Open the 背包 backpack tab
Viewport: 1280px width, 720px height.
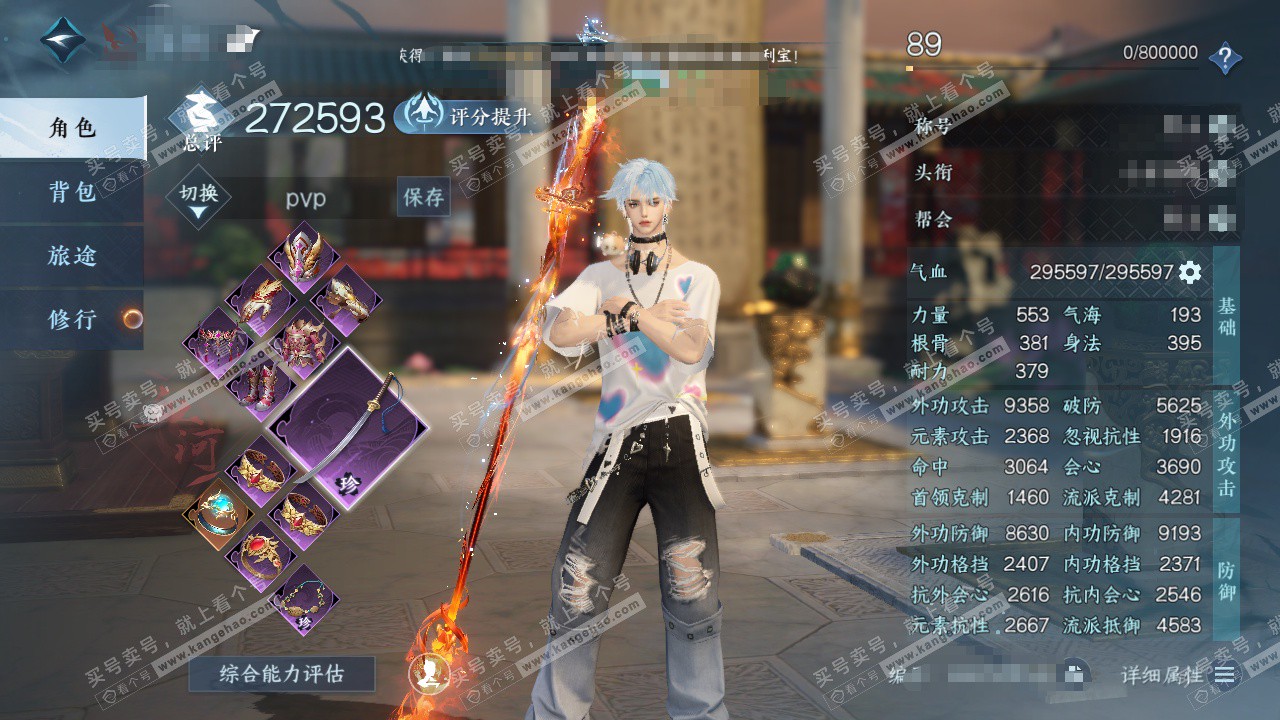pyautogui.click(x=72, y=192)
